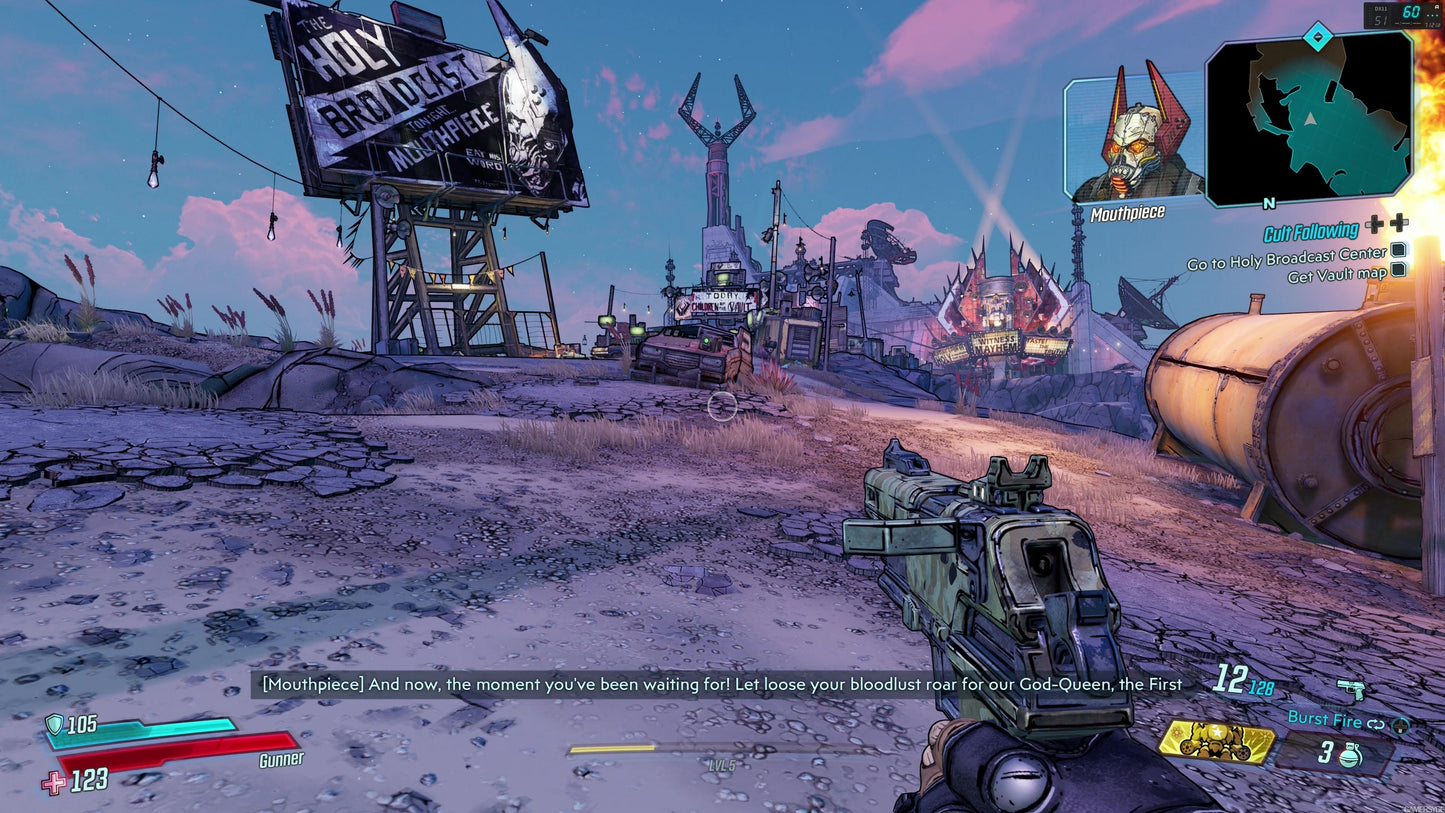Tick the Go to Holy Broadcast Center objective
Screen dimensions: 1445x813
coord(1399,251)
